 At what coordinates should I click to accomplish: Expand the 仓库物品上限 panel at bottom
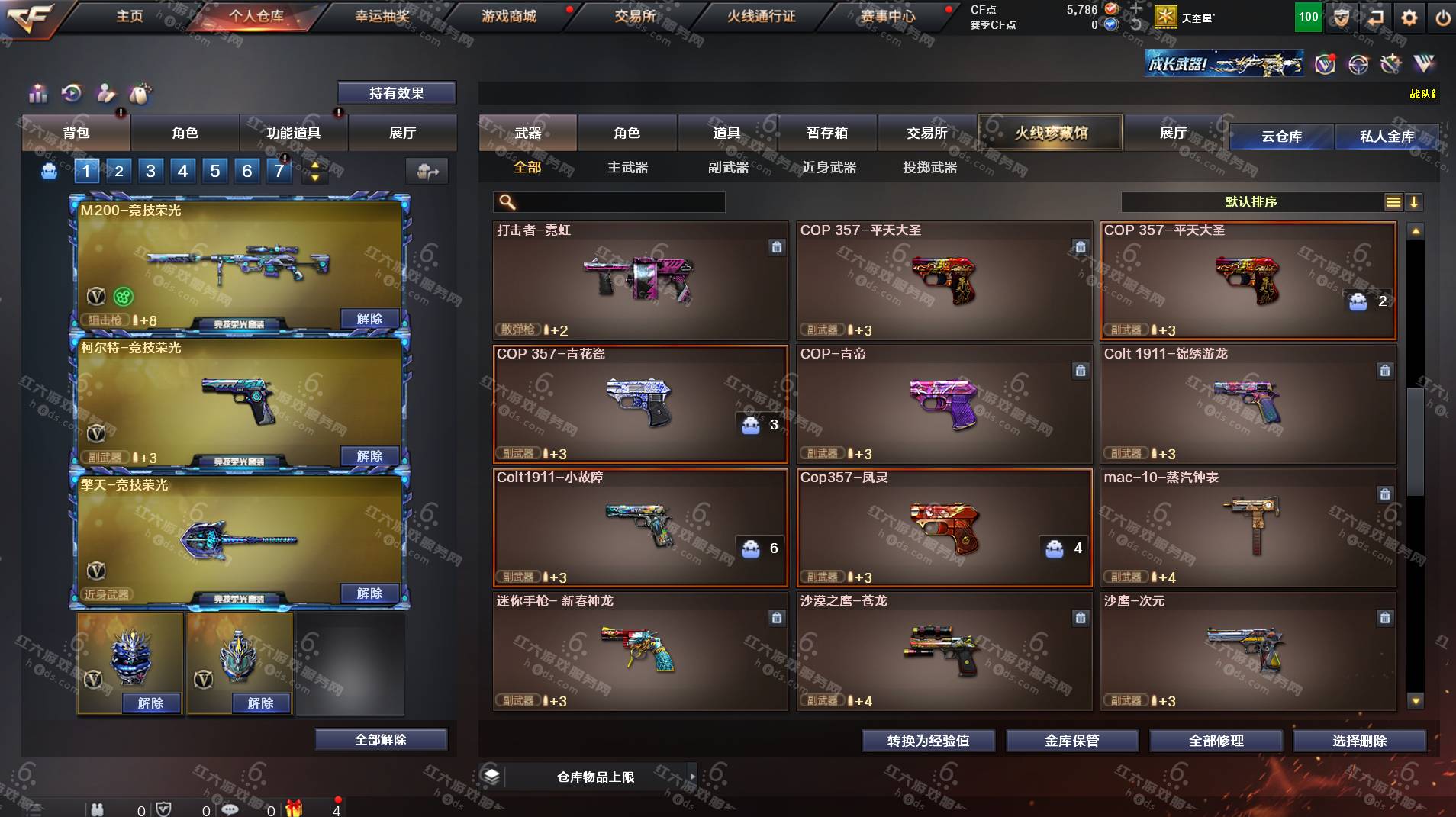coord(691,777)
